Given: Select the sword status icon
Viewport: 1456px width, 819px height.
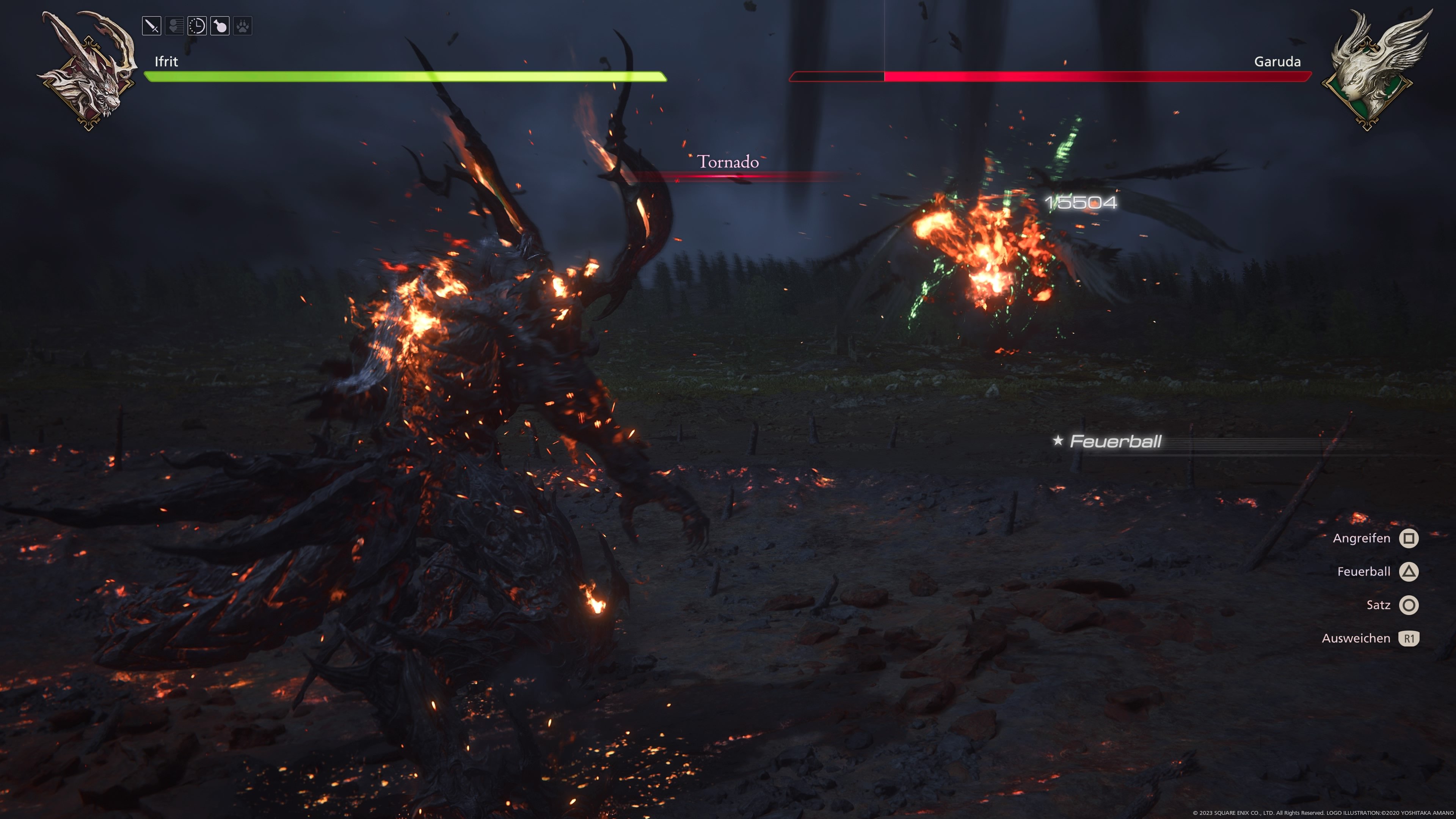Looking at the screenshot, I should (x=152, y=26).
